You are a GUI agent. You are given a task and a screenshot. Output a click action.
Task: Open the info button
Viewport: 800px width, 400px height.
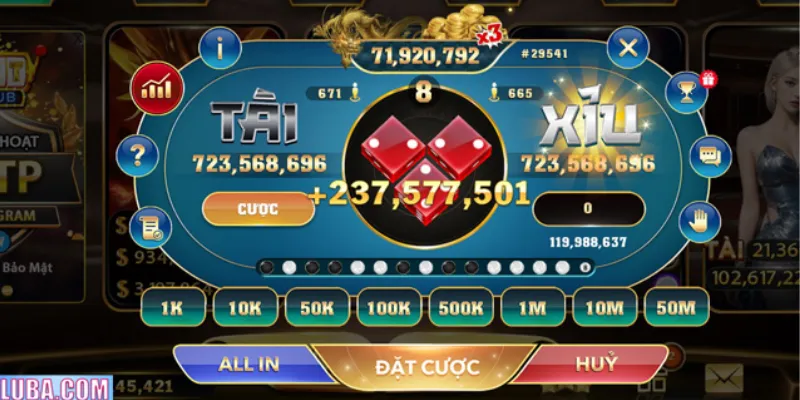(221, 47)
